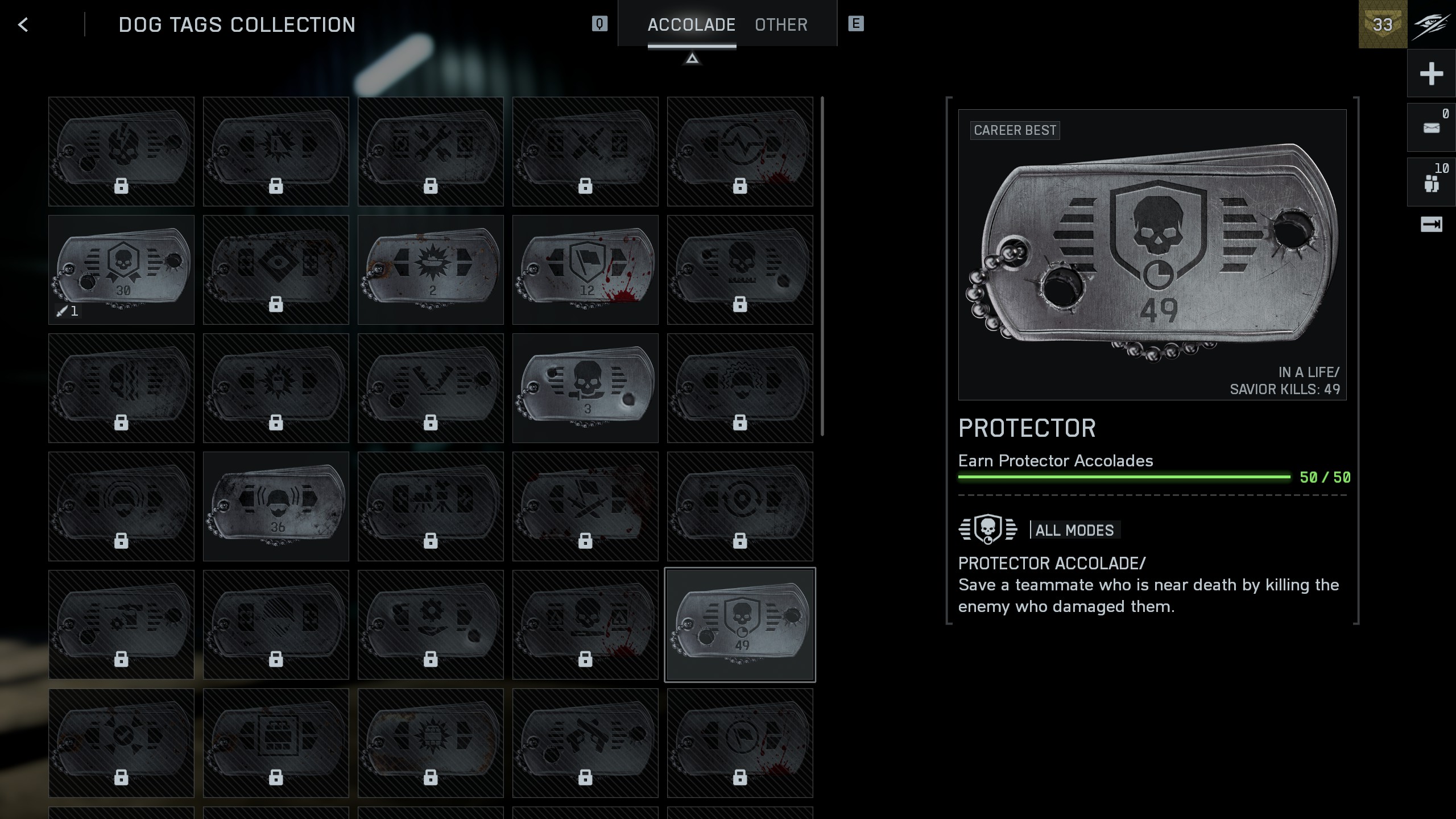Screen dimensions: 1456x819
Task: Select the sunburst dog tag numbered 2
Action: coord(431,270)
